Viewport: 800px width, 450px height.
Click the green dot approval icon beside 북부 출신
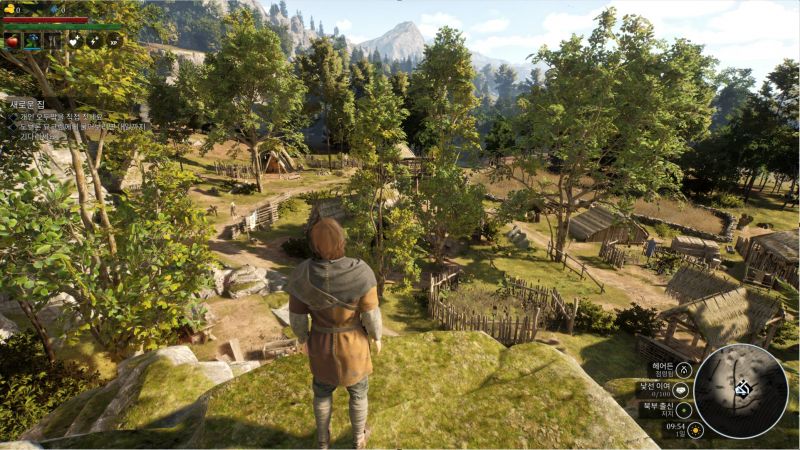(684, 409)
